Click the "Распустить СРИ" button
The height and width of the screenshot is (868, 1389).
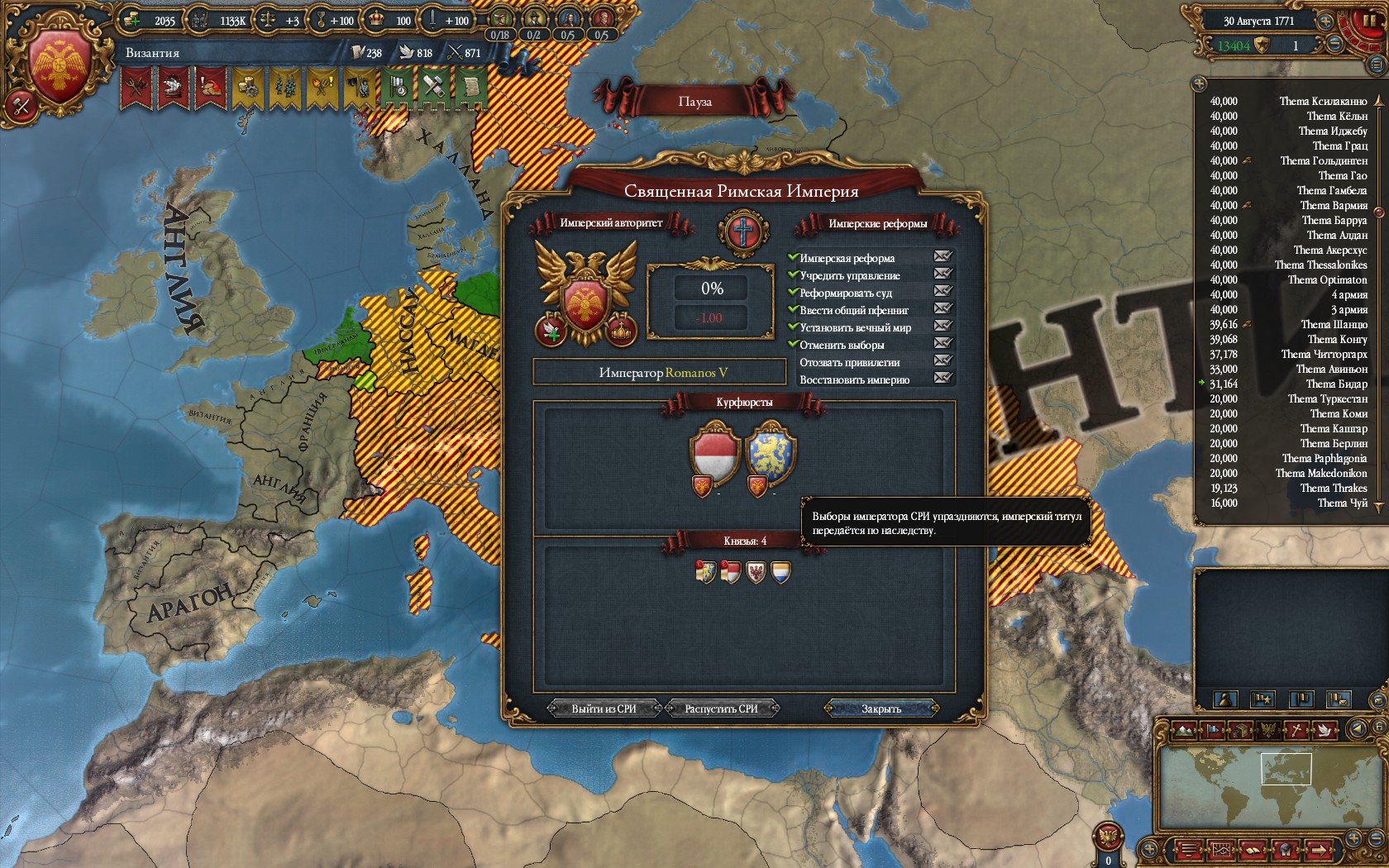721,708
